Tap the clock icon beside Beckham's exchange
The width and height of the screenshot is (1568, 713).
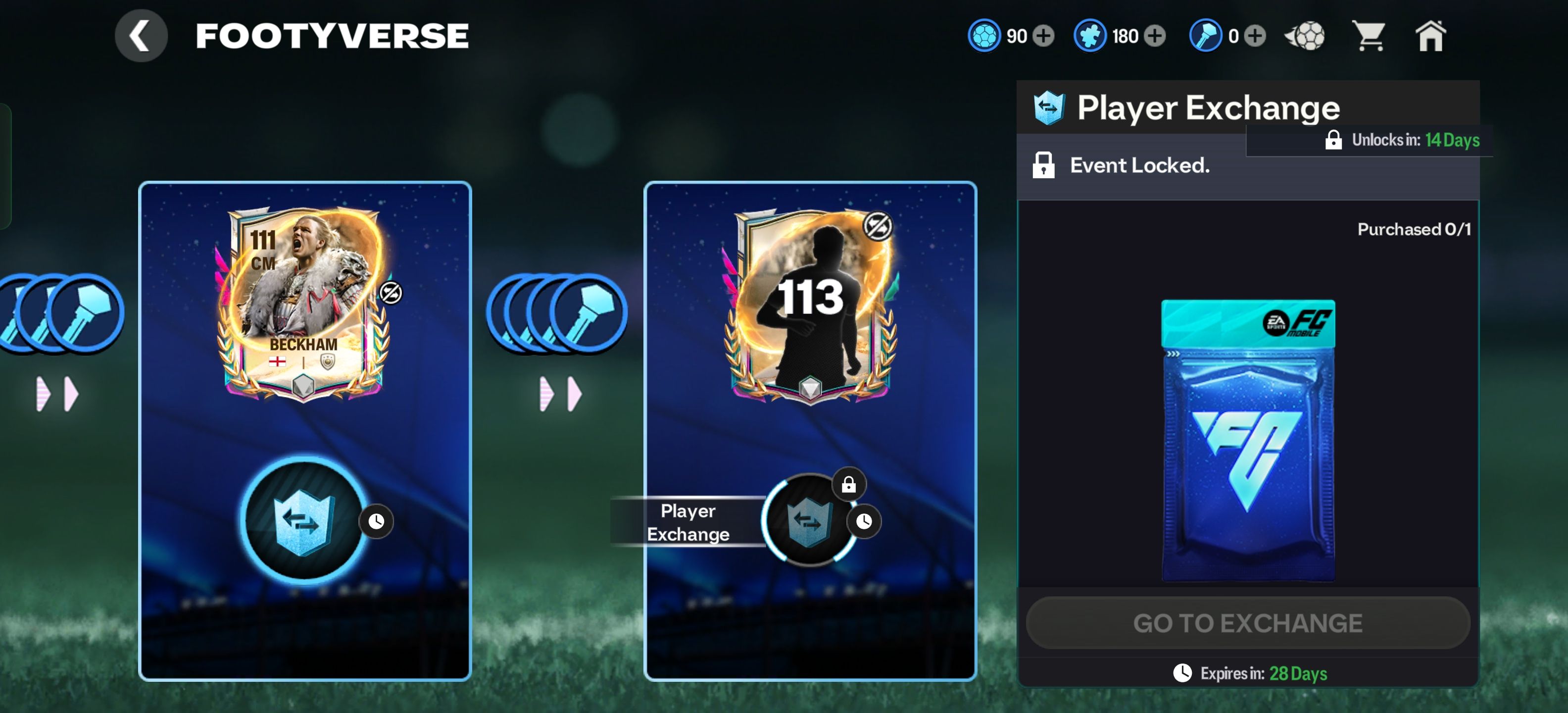click(x=376, y=521)
